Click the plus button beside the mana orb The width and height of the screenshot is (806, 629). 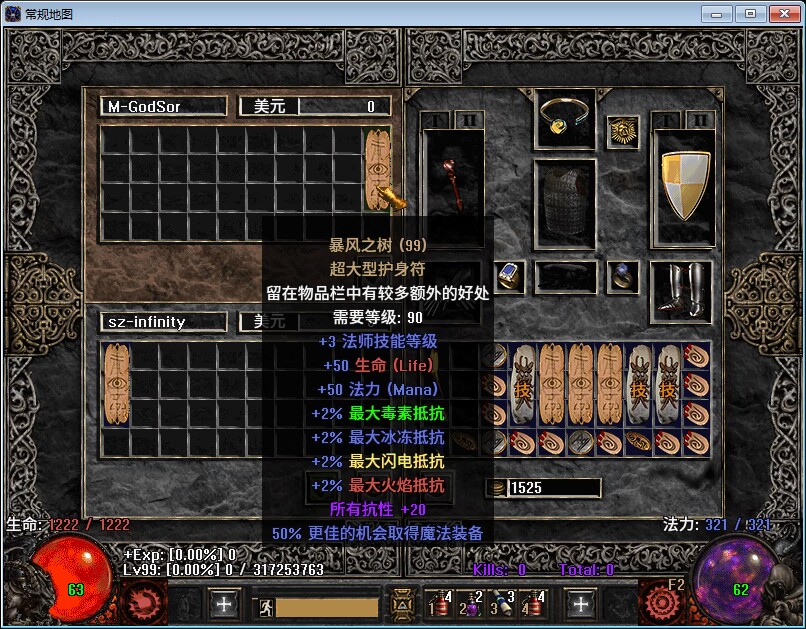(581, 603)
